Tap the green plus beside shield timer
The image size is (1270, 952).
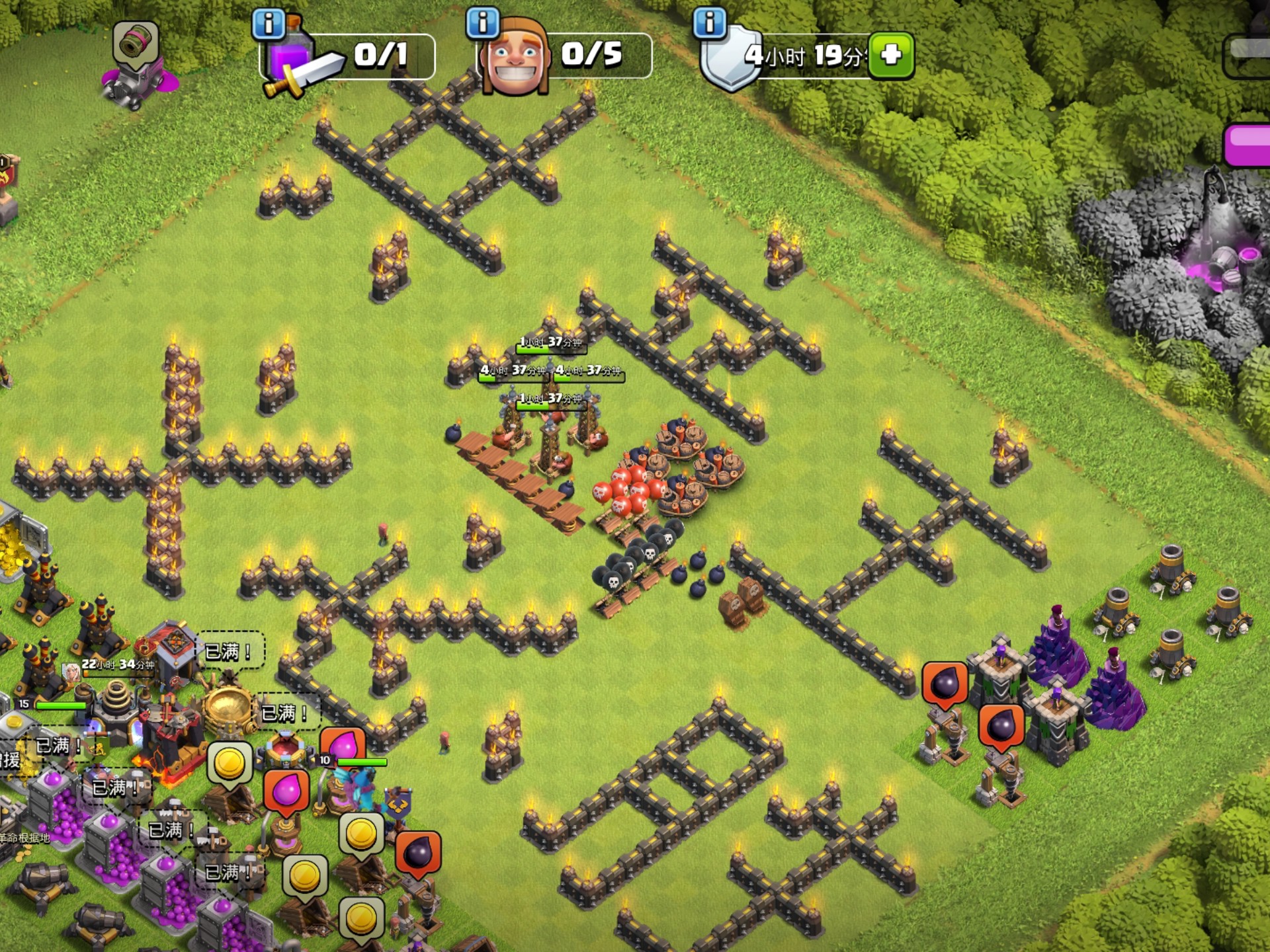click(x=891, y=55)
